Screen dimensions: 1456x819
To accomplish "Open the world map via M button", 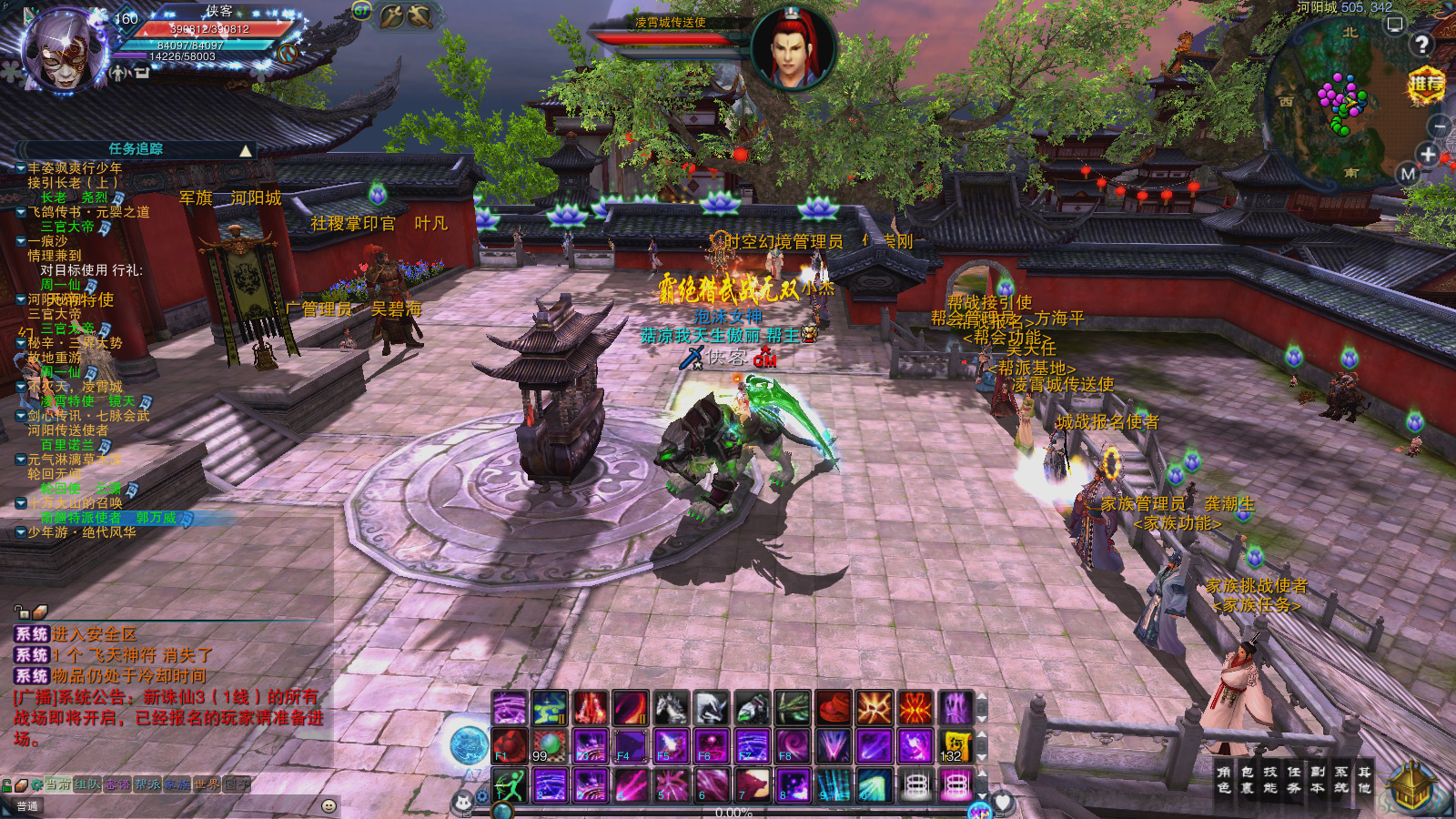I will pyautogui.click(x=1408, y=173).
